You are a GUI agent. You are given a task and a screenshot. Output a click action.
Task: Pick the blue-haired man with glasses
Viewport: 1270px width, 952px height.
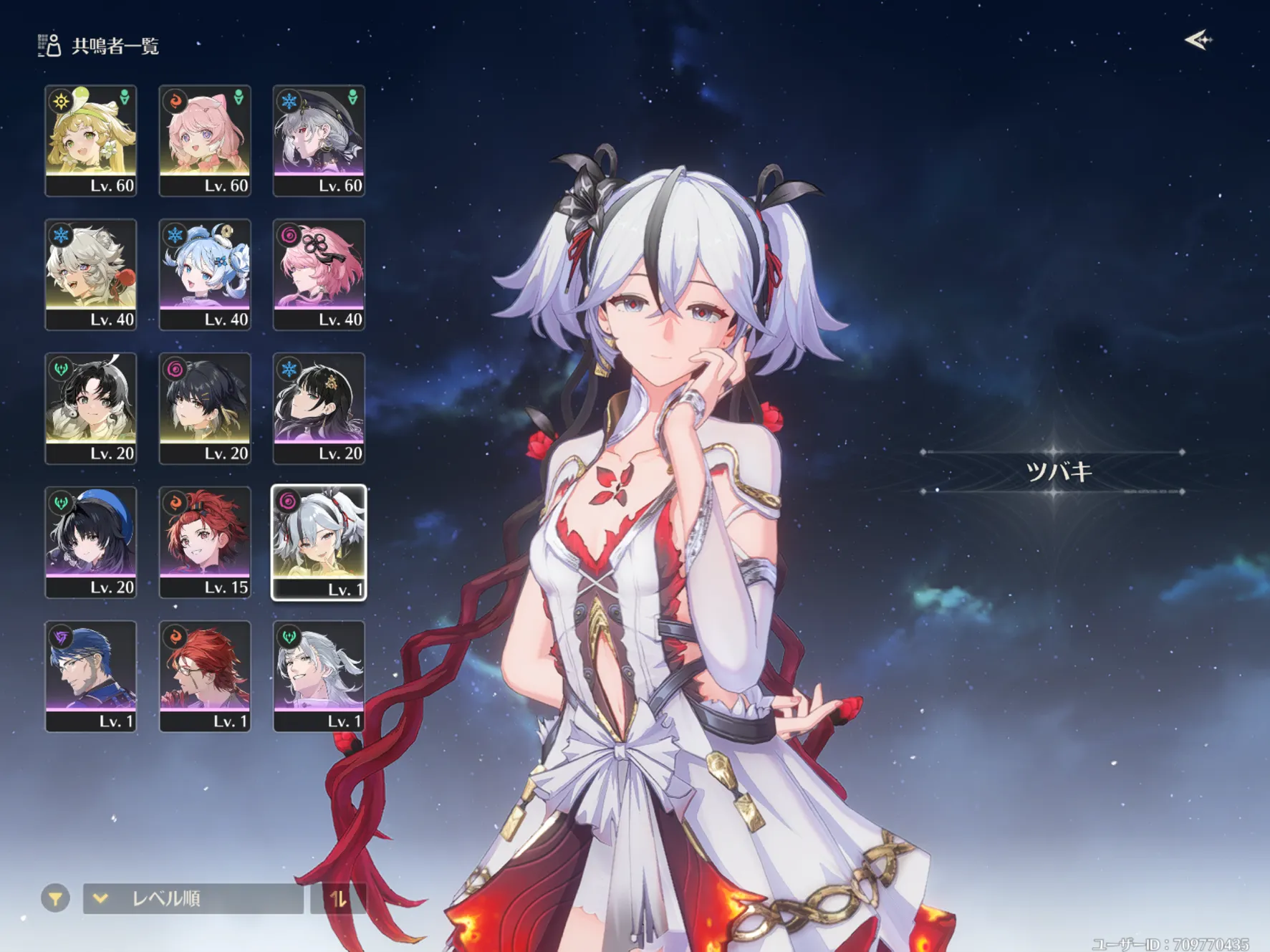tap(91, 676)
